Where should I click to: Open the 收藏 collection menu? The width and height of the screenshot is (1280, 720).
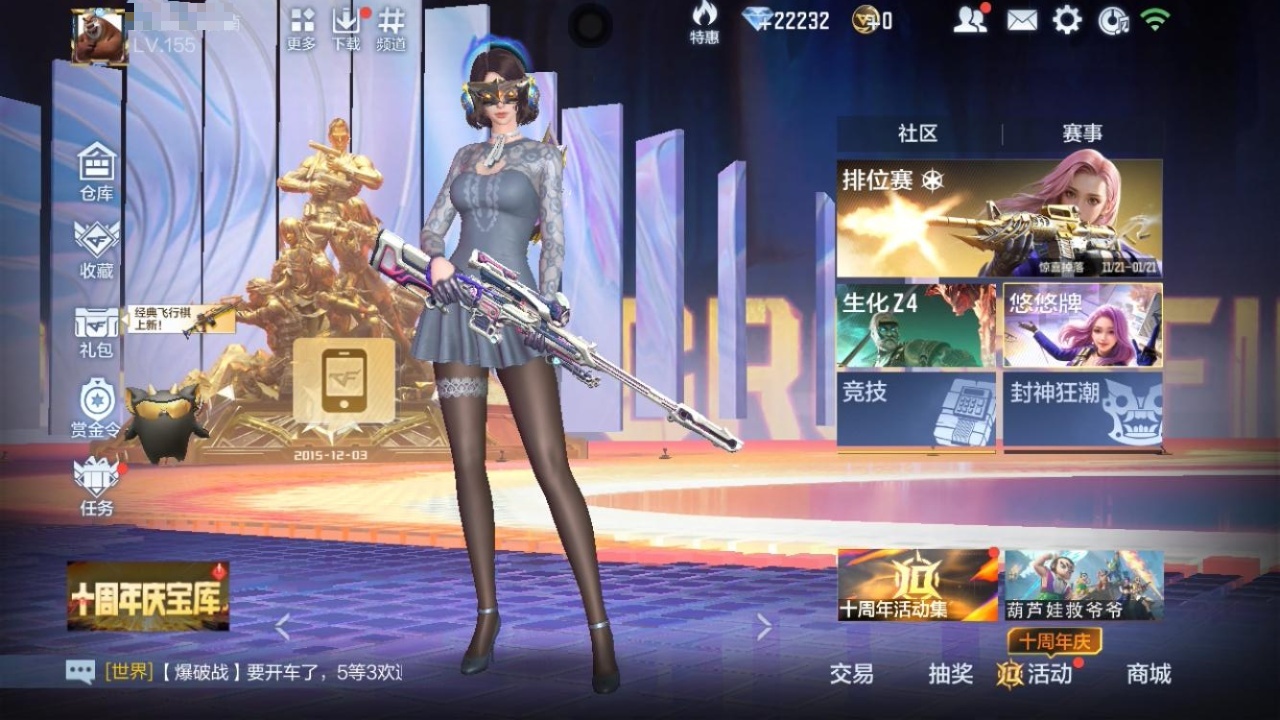point(97,247)
